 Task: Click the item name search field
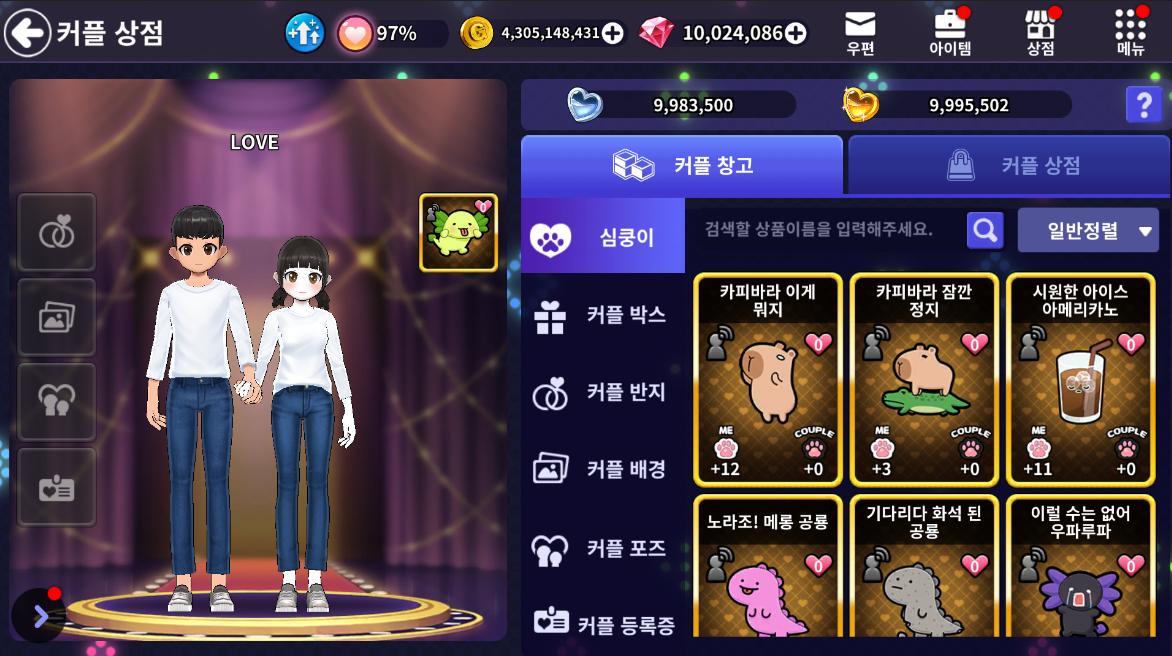(x=820, y=230)
